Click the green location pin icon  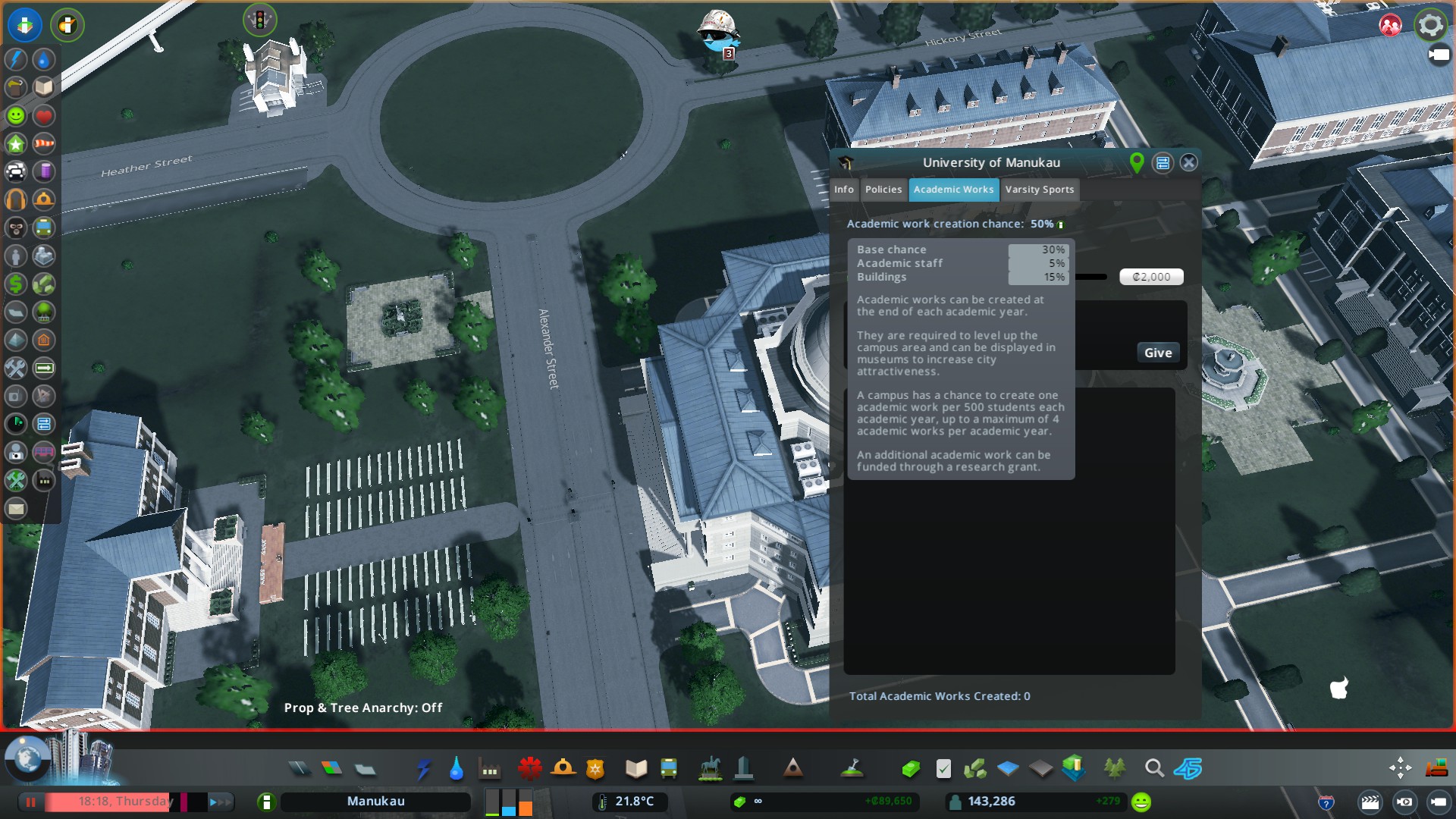click(1136, 162)
